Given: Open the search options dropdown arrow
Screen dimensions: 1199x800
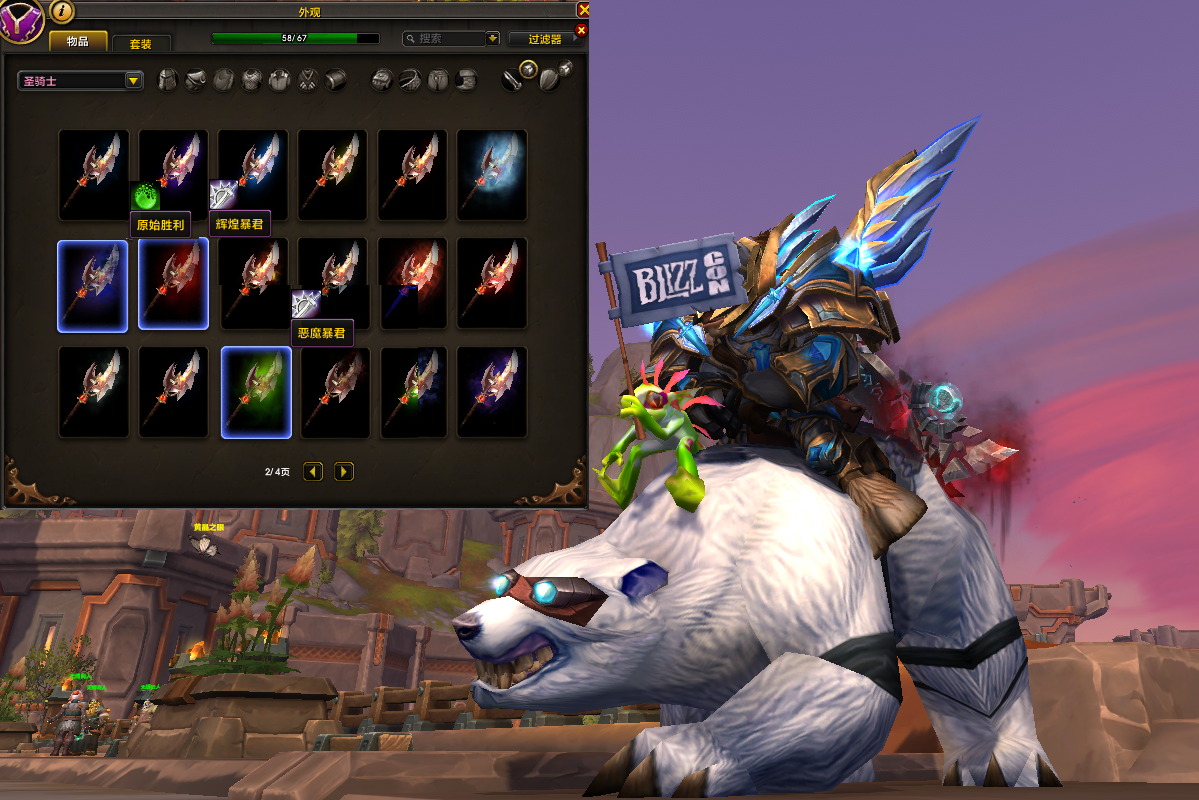Looking at the screenshot, I should coord(492,39).
